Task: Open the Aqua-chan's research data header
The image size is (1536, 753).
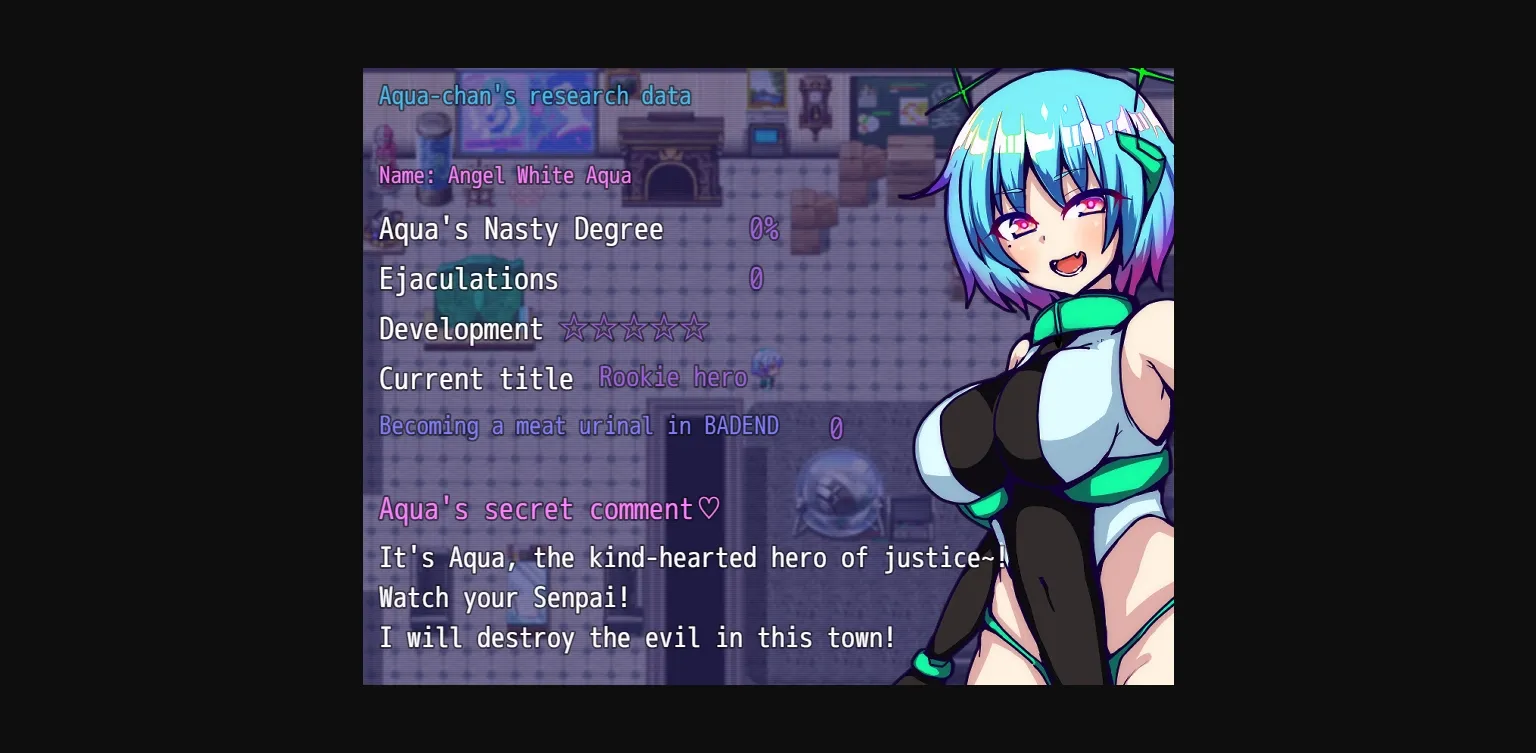Action: coord(534,95)
